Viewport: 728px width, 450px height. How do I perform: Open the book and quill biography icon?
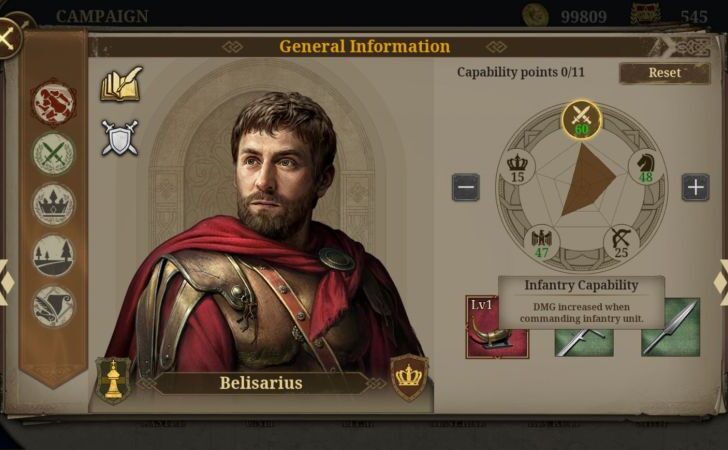[121, 85]
